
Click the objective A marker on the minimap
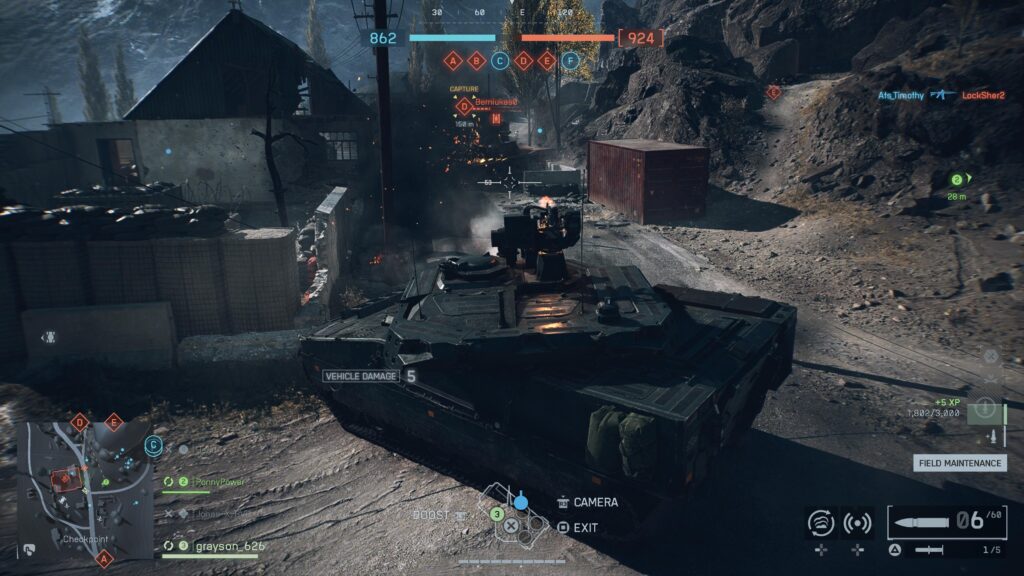103,559
